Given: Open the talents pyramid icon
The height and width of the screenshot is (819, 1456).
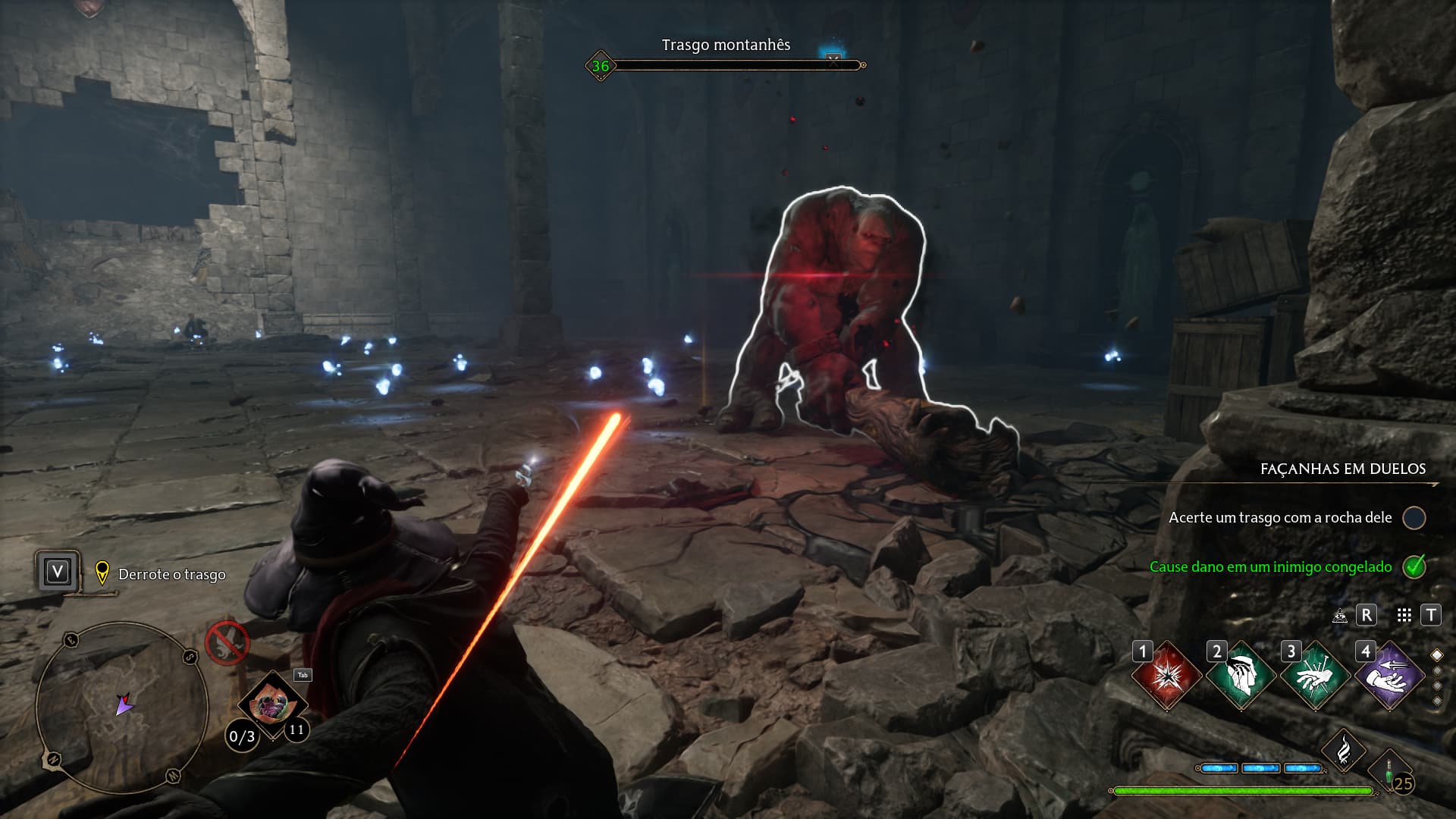Looking at the screenshot, I should coord(1340,615).
